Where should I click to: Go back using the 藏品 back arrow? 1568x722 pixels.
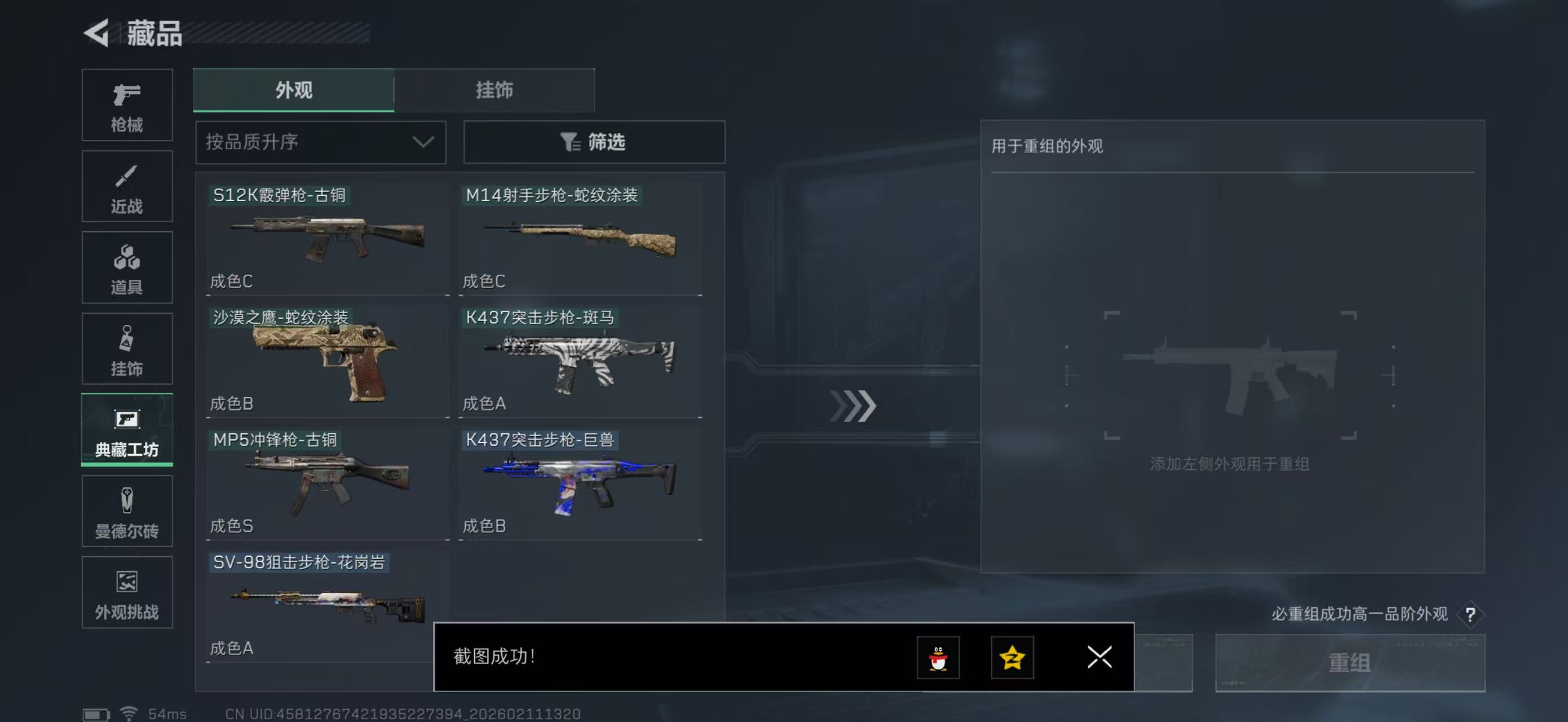[x=96, y=33]
